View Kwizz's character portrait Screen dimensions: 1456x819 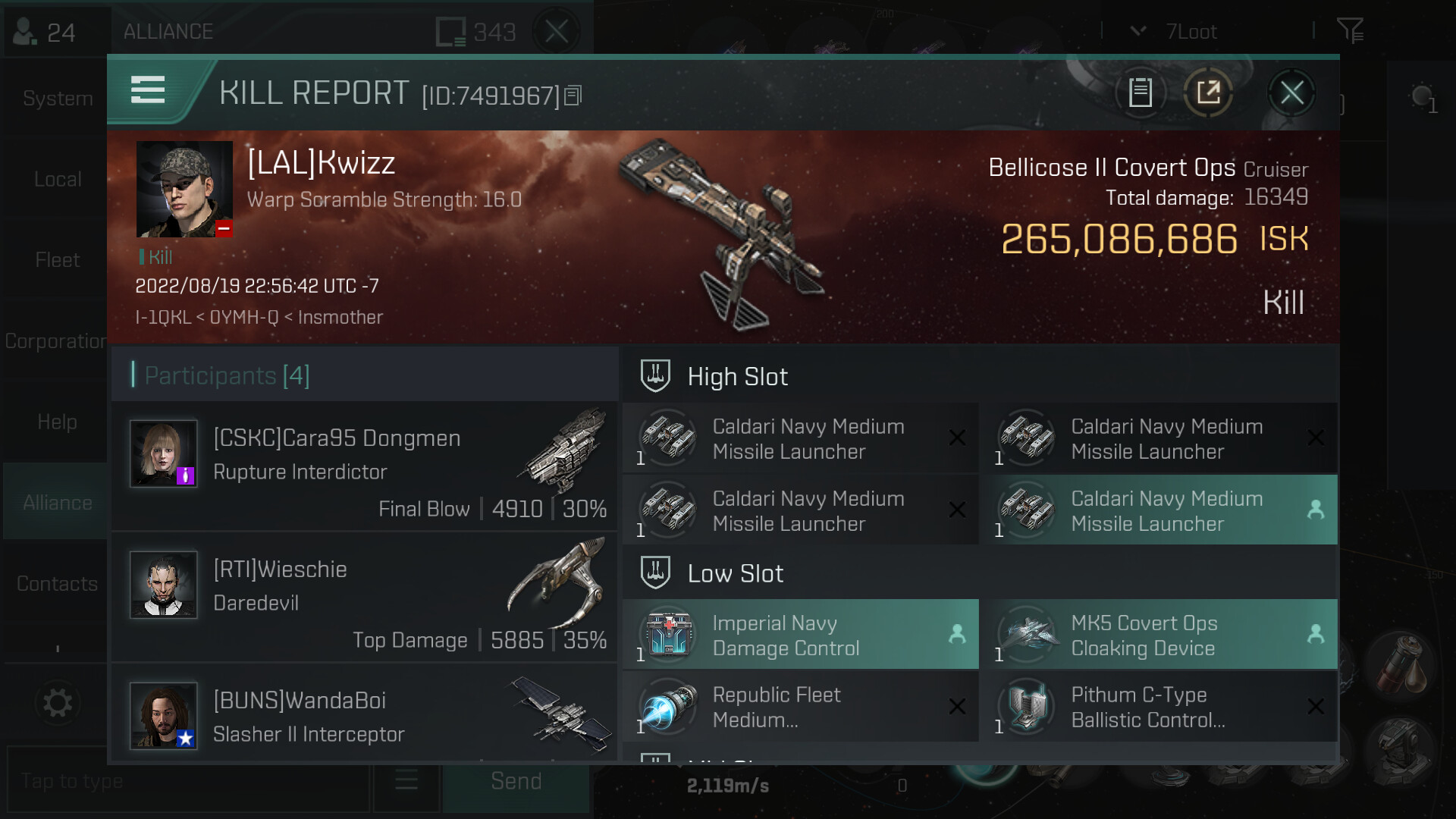(184, 189)
